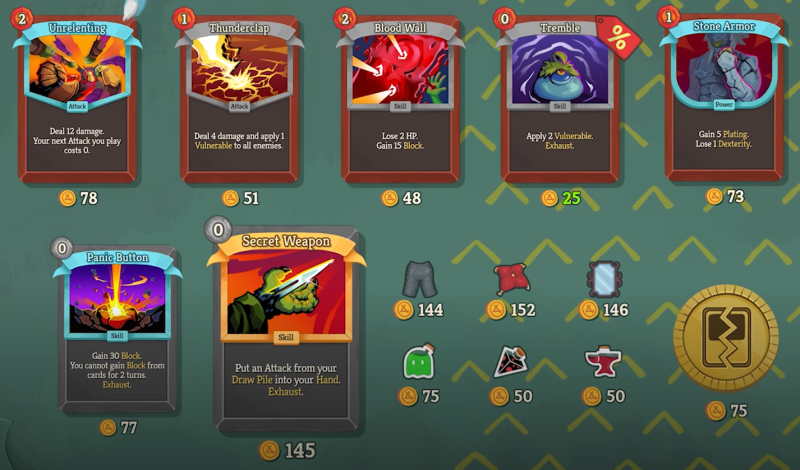Image resolution: width=800 pixels, height=470 pixels.
Task: Buy the gray trousers relic
Action: (419, 278)
